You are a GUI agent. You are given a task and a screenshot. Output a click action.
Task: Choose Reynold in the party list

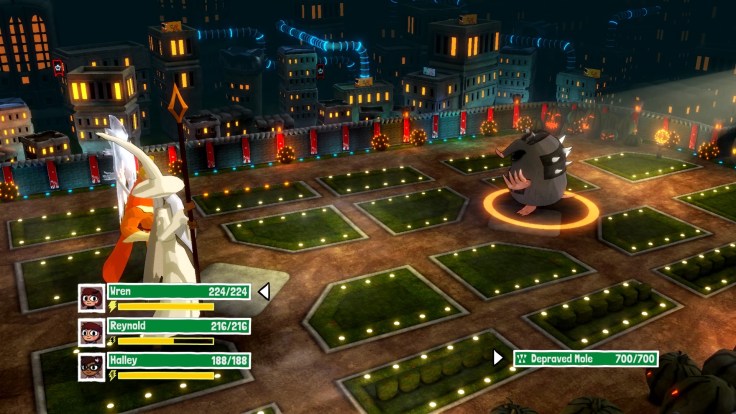pos(178,326)
